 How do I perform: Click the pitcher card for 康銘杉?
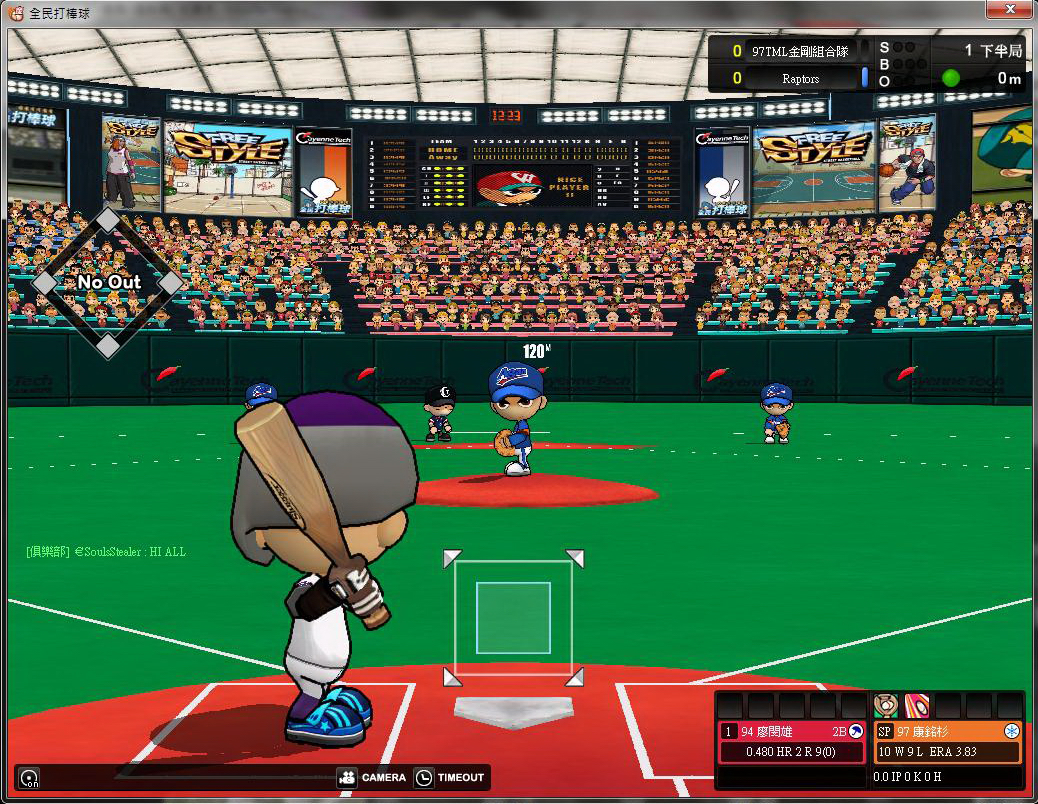(947, 742)
